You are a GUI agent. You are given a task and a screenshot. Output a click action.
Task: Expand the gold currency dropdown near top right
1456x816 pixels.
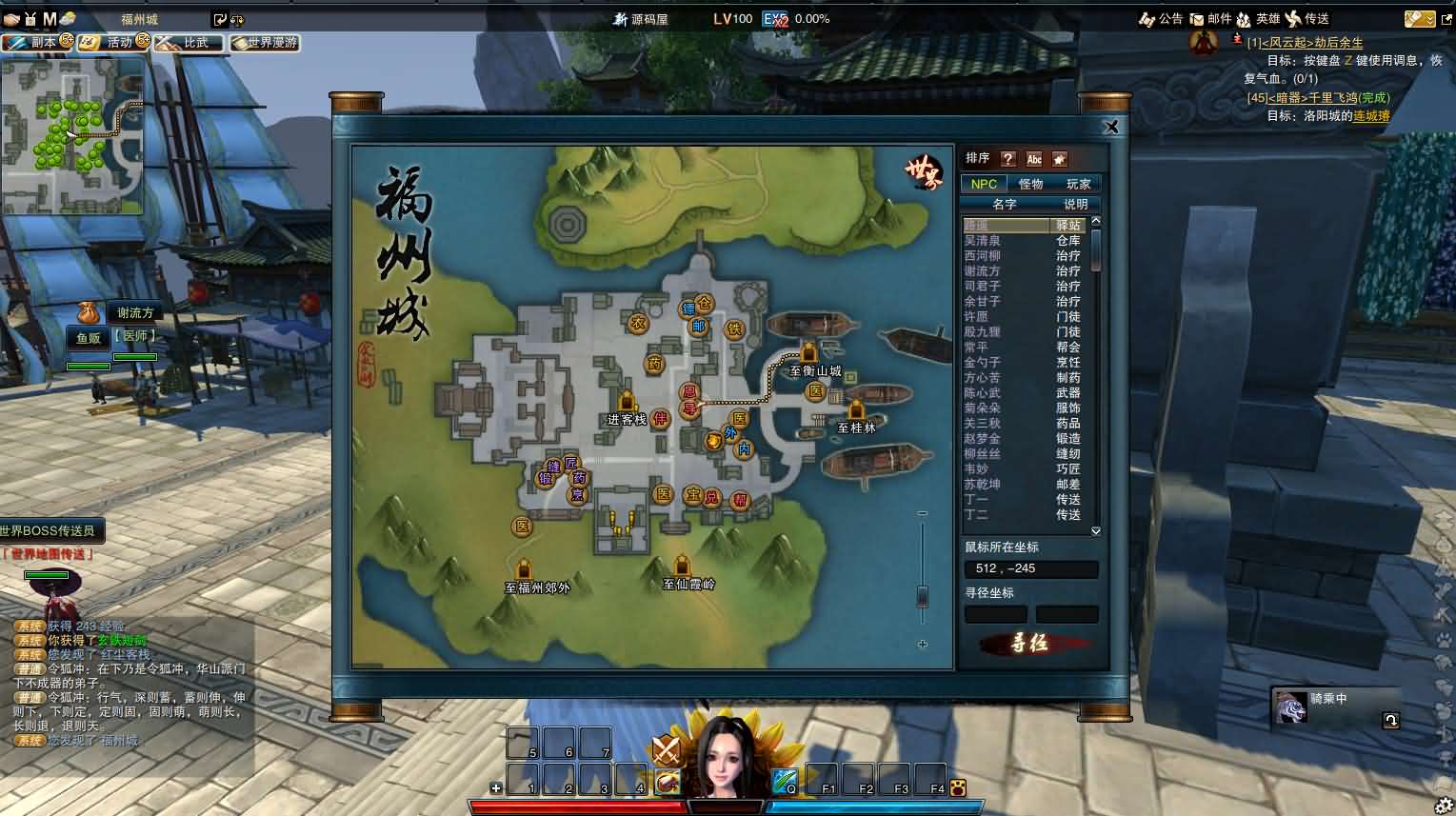click(x=1428, y=18)
